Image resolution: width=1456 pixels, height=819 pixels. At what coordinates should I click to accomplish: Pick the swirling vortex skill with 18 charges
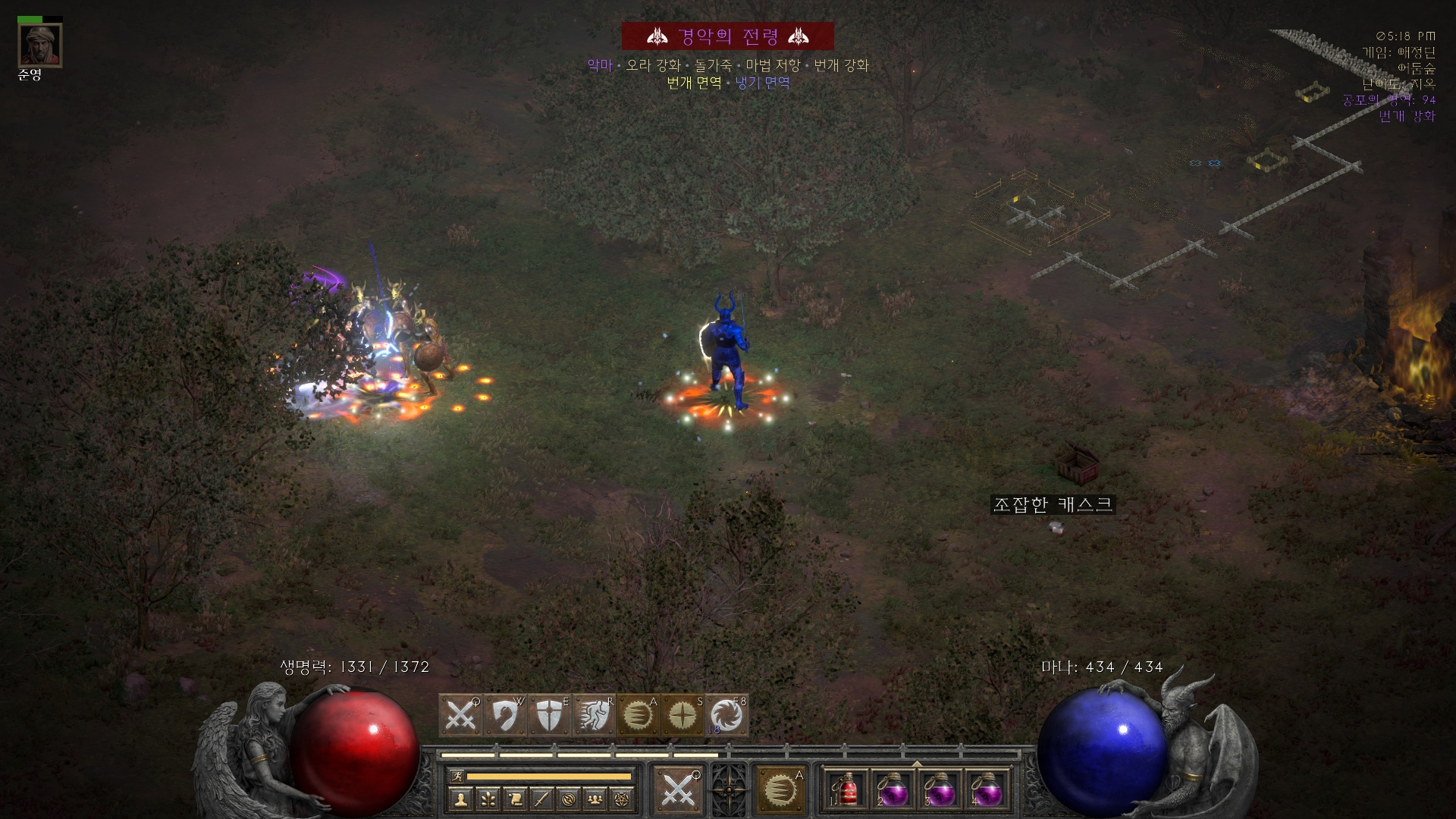[726, 715]
